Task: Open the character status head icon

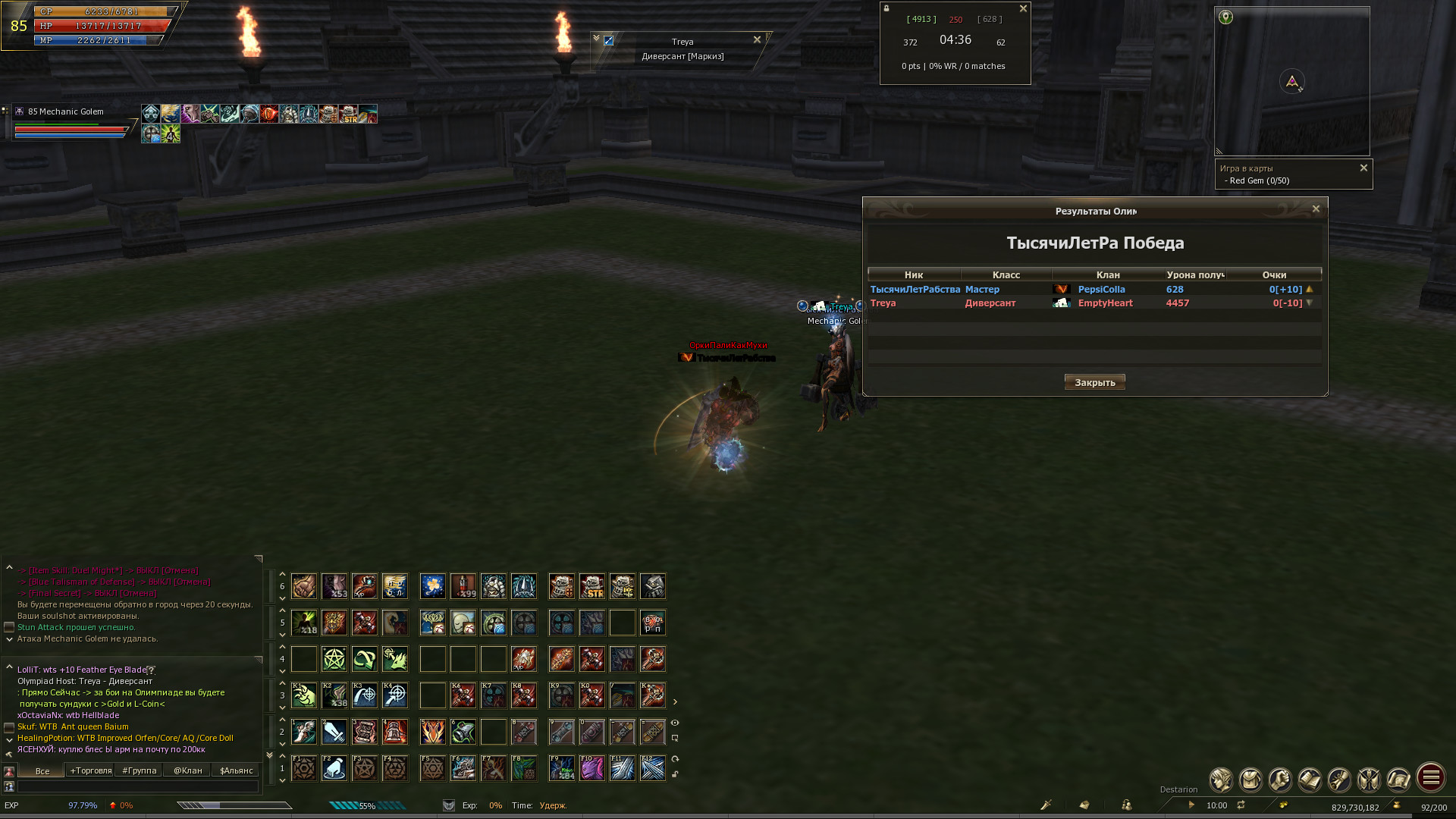Action: 1221,779
